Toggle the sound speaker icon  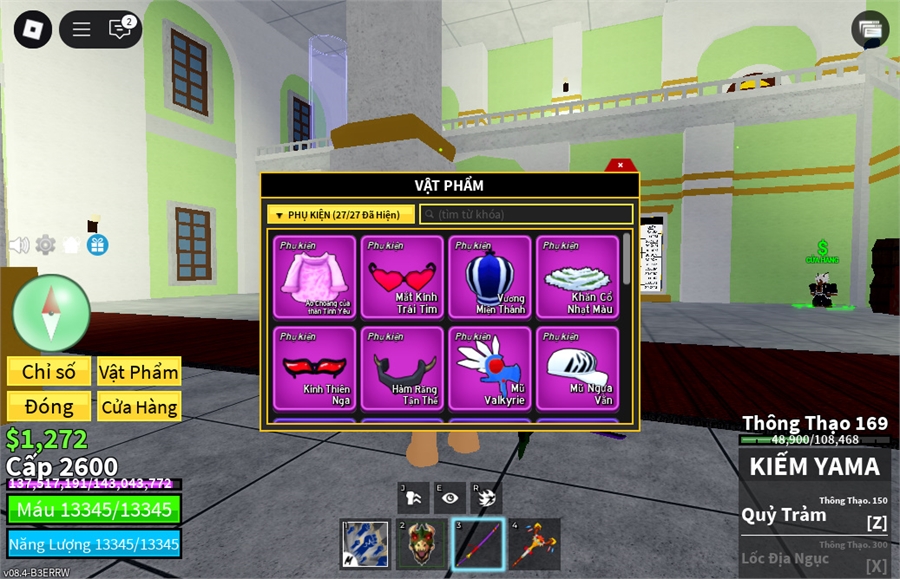click(x=18, y=245)
